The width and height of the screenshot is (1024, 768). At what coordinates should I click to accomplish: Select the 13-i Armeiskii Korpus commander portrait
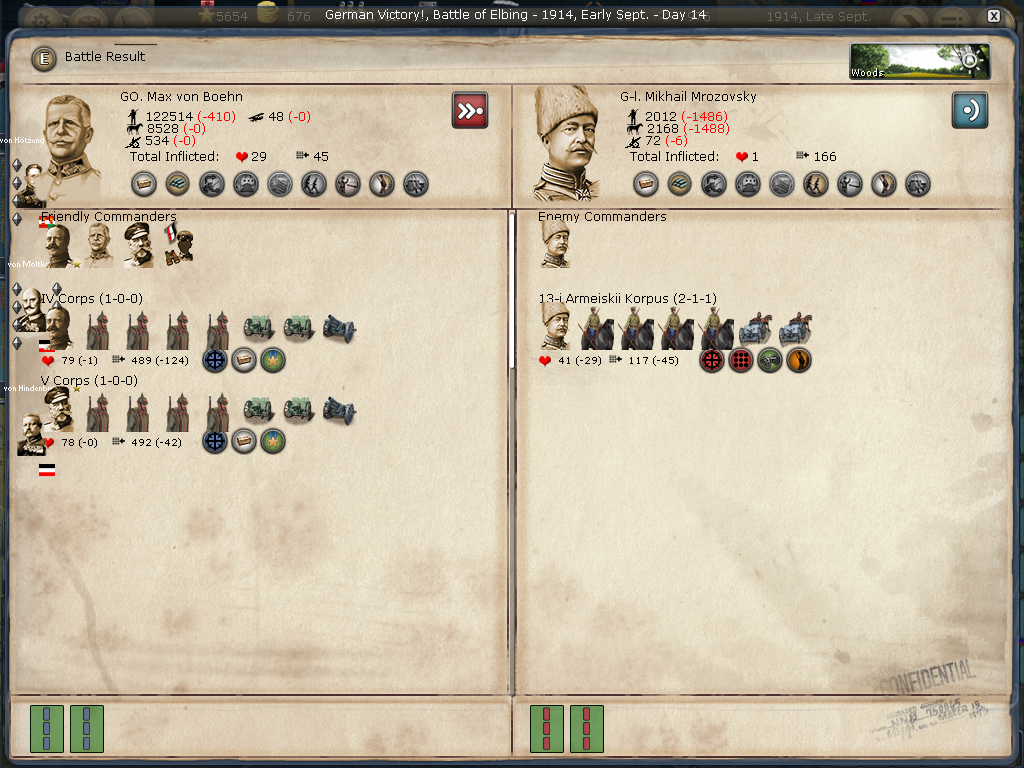(555, 326)
